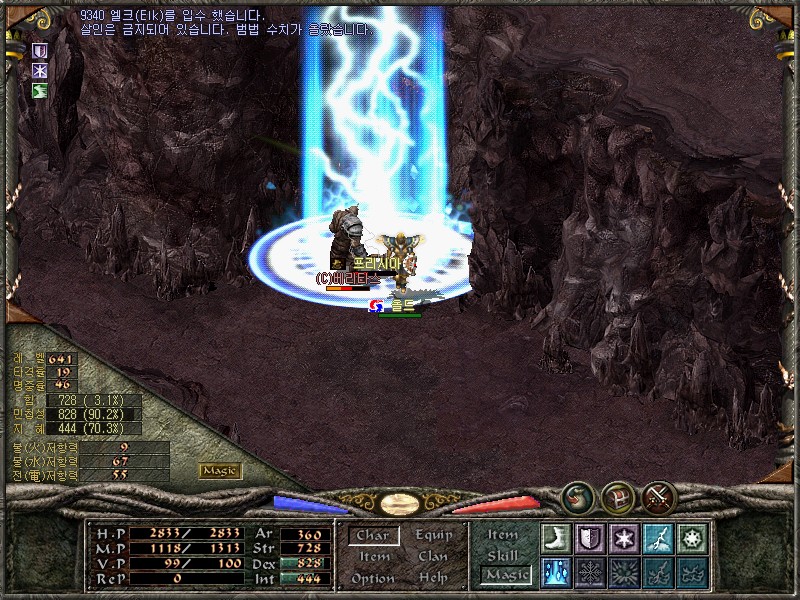Click the green buff status icon

coord(40,91)
